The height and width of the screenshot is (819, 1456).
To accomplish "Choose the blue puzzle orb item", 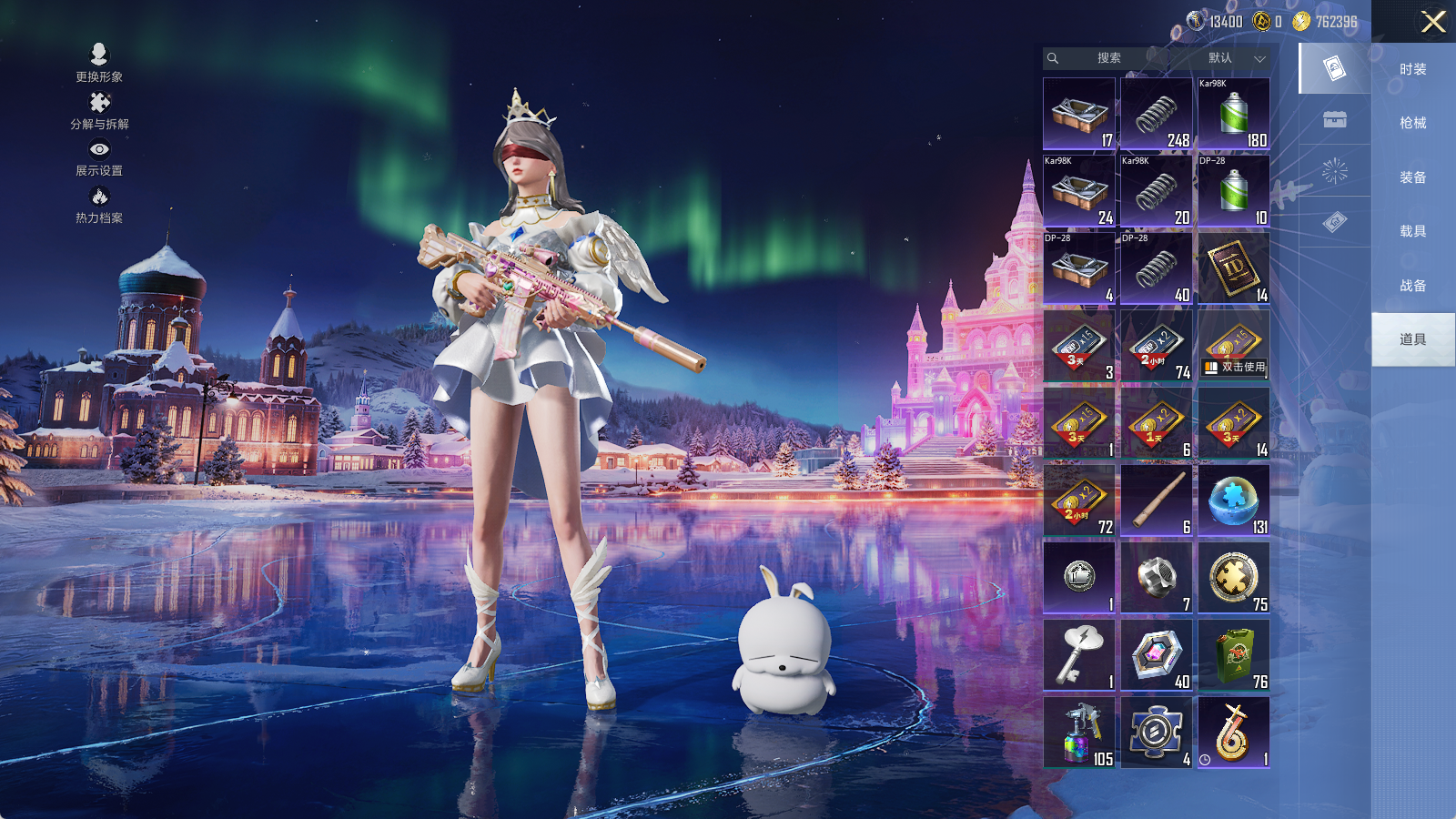I will (1234, 500).
